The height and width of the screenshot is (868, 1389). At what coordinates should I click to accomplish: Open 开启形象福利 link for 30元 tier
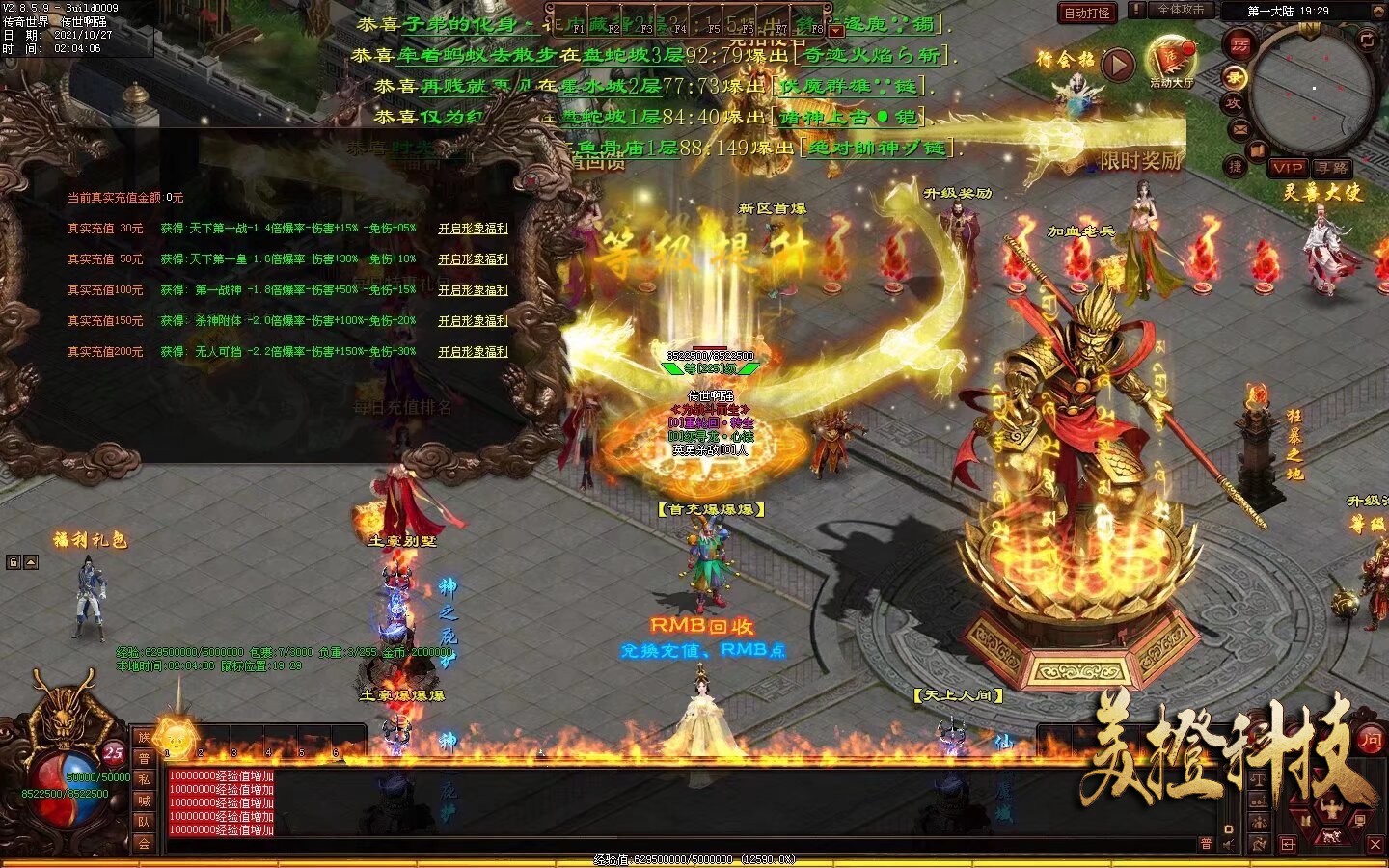[x=473, y=229]
